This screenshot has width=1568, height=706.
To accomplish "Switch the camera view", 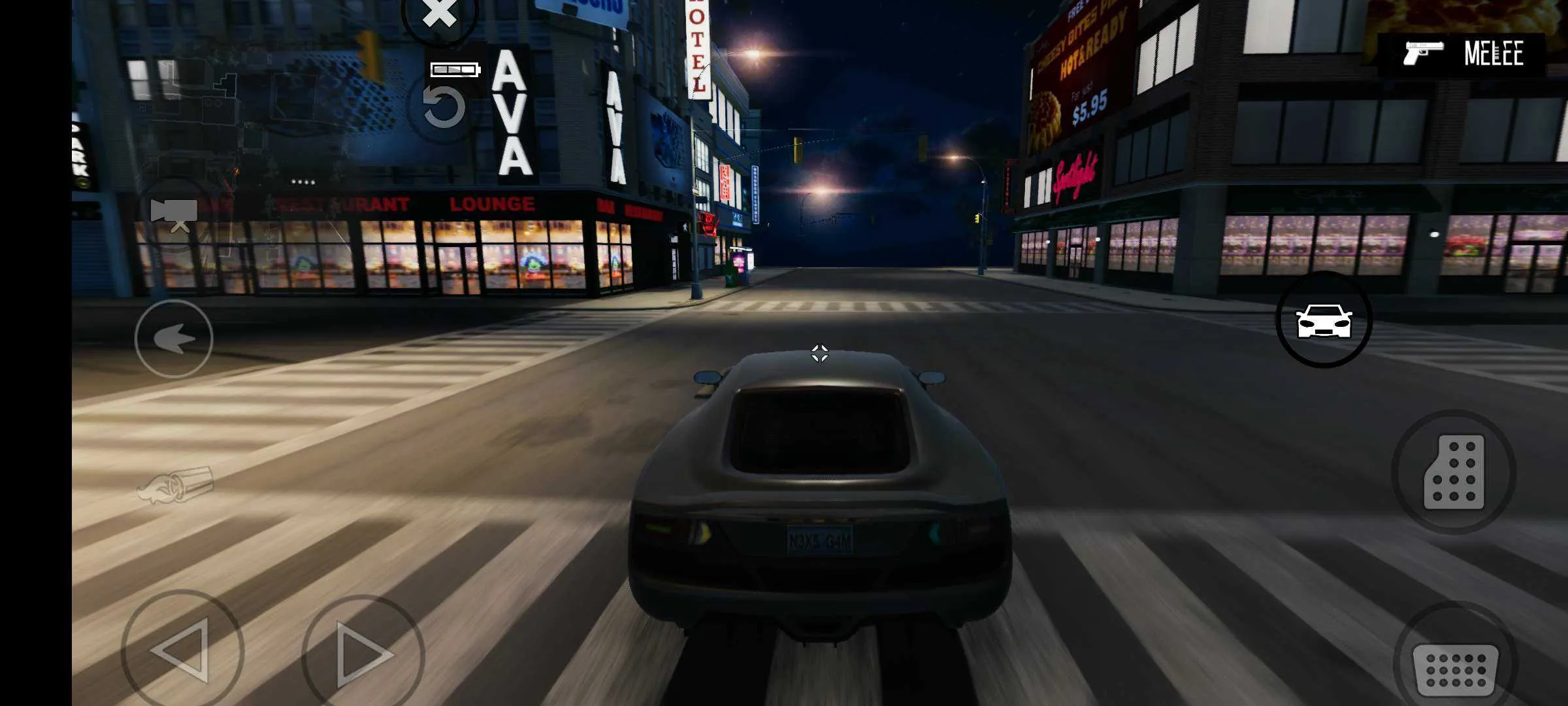I will point(174,214).
